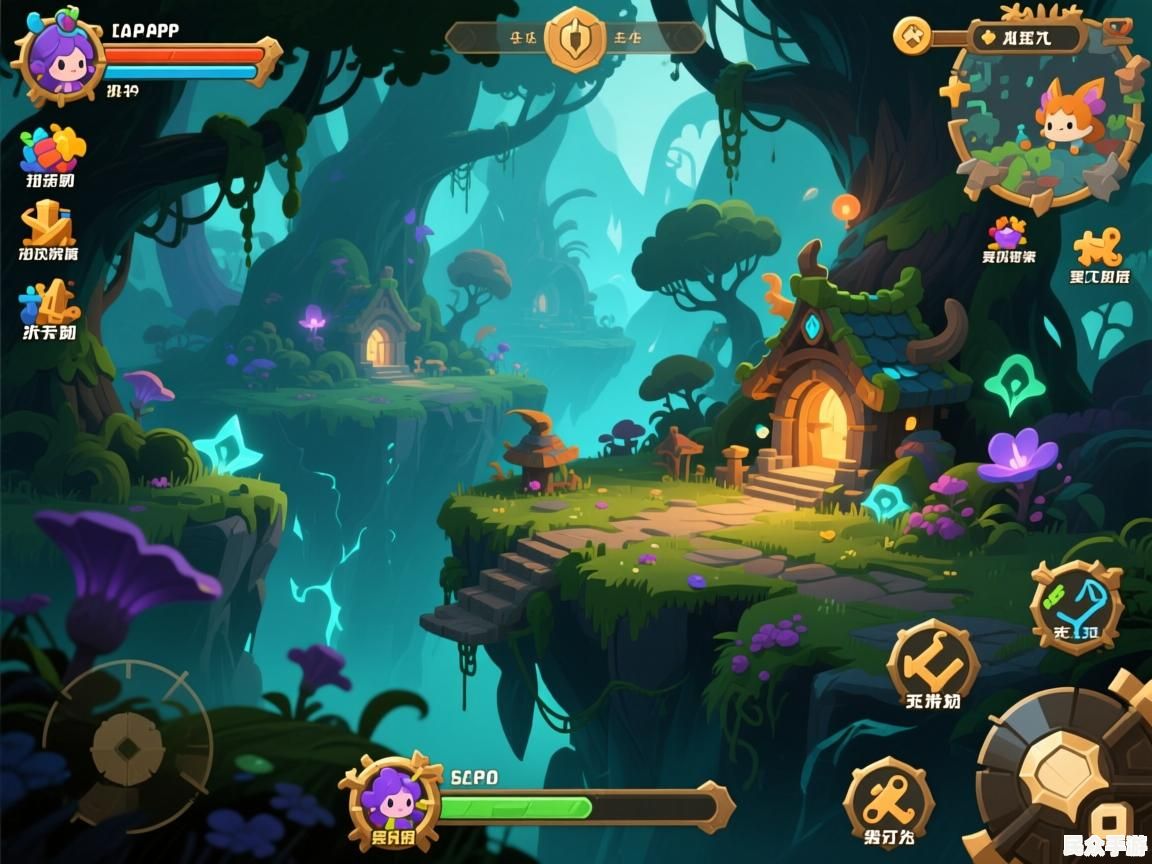Screen dimensions: 1152x864
Task: Open the round gold hammer button beside the banner
Action: coord(912,37)
